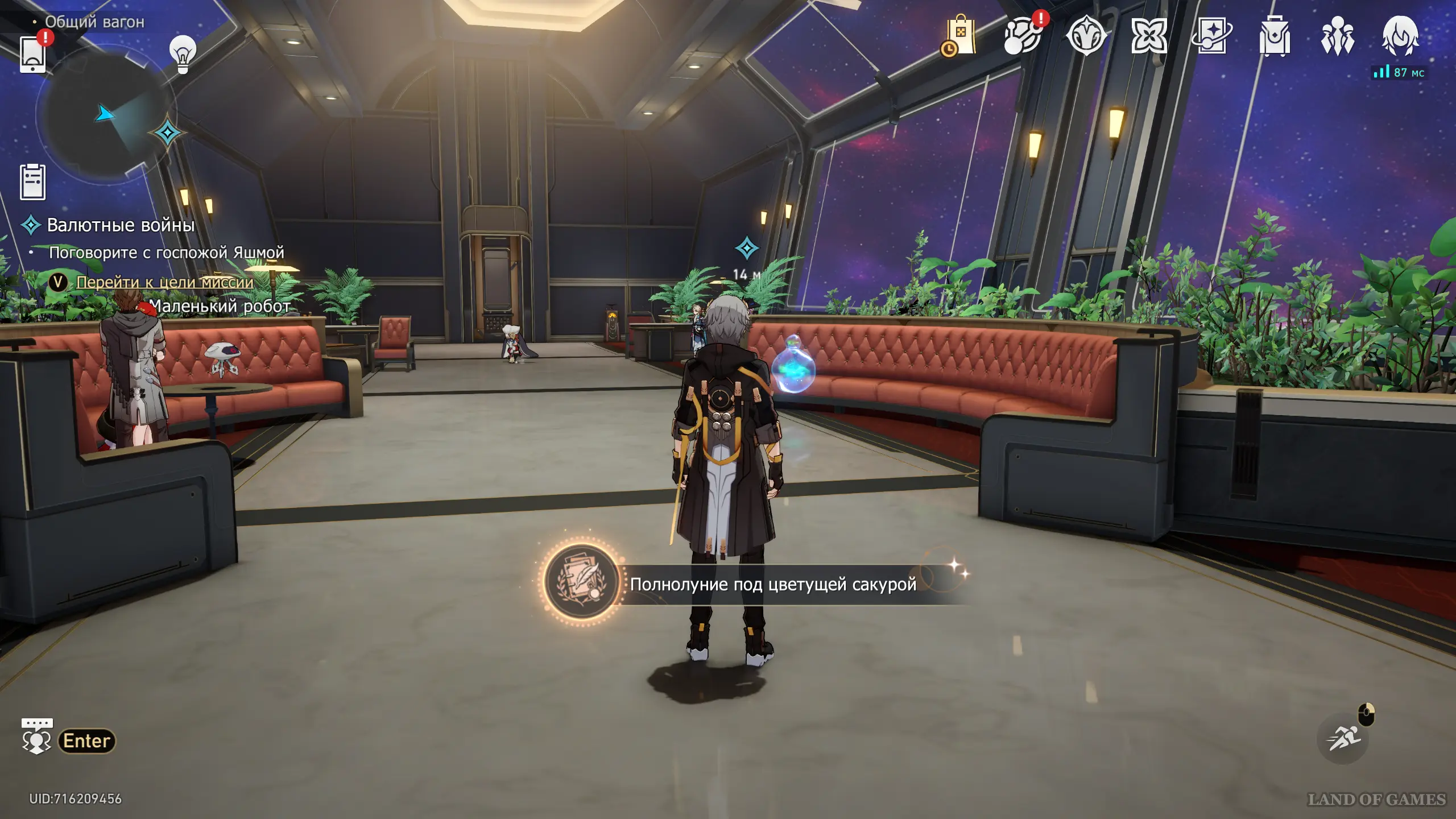Click the Перейти к цели миссии link
The image size is (1456, 819).
pos(165,282)
